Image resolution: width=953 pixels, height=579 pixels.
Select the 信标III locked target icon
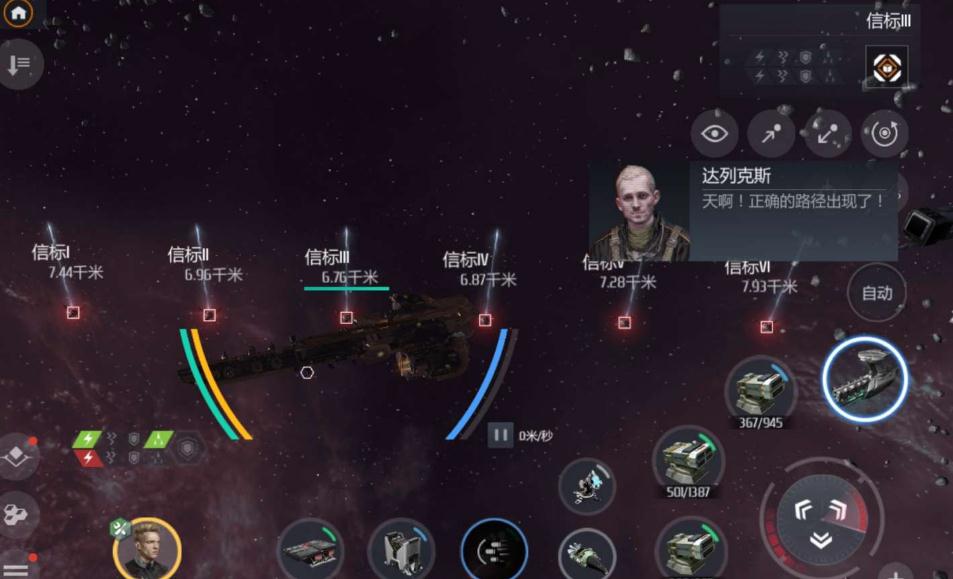tap(886, 66)
